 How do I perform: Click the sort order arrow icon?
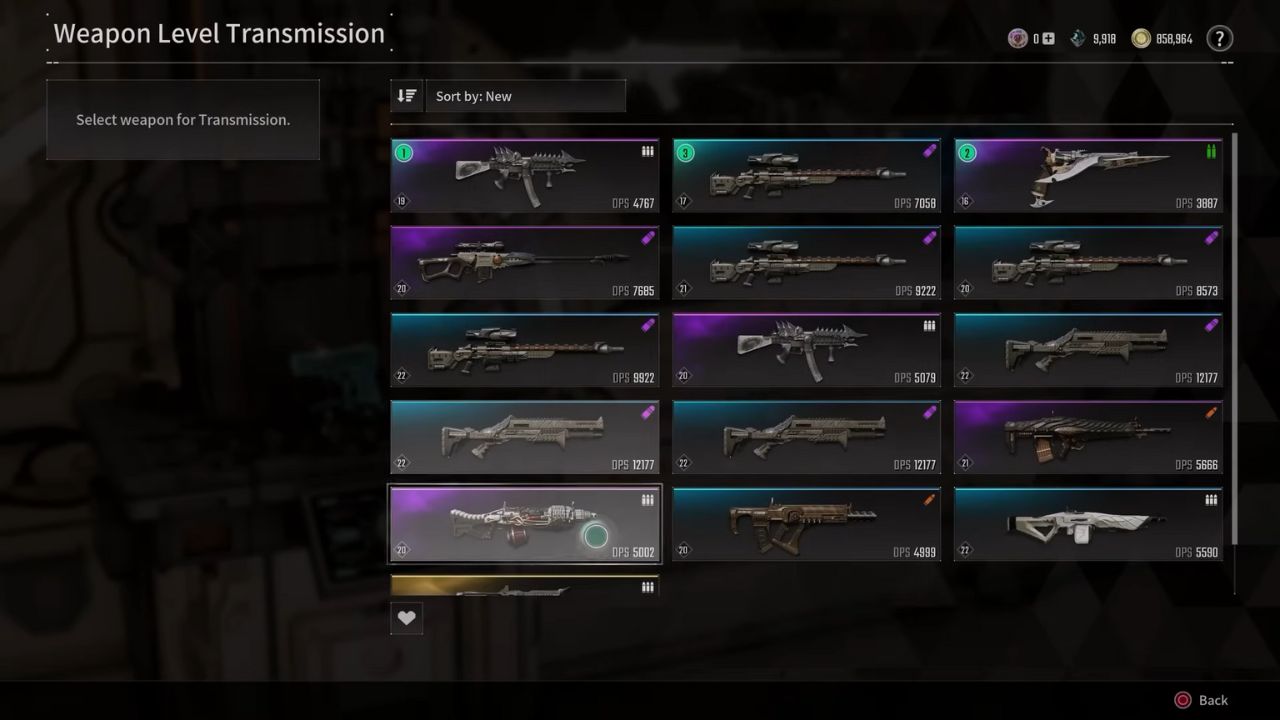click(407, 95)
